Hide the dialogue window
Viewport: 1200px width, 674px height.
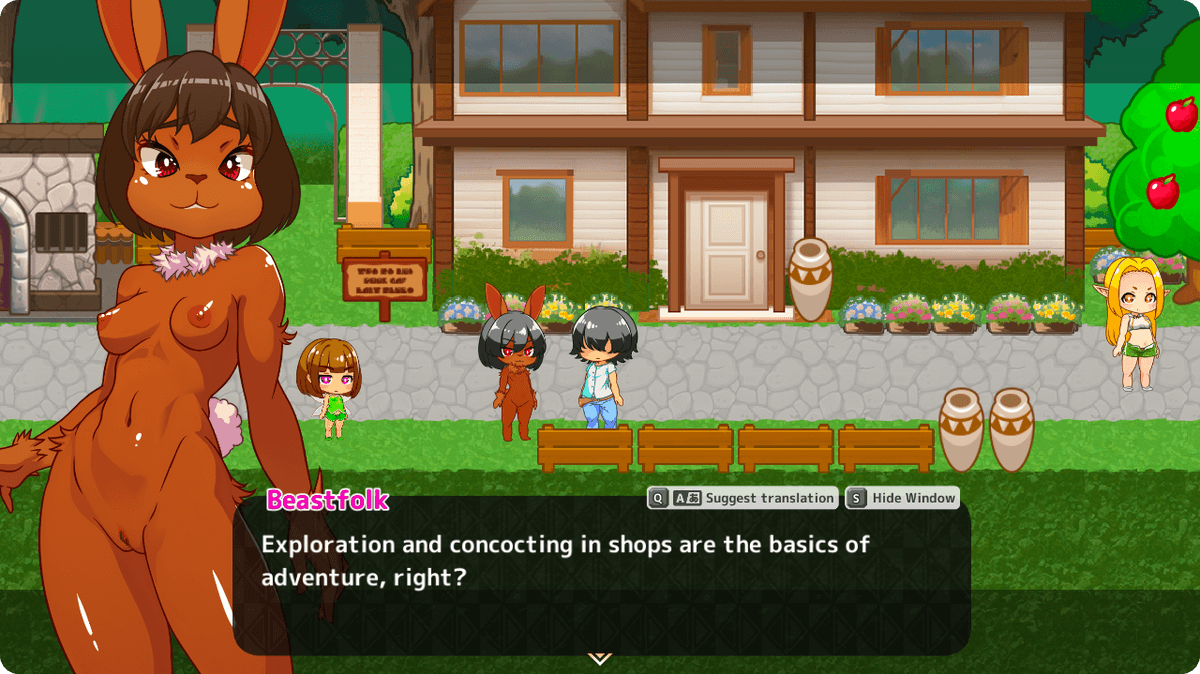tap(902, 498)
